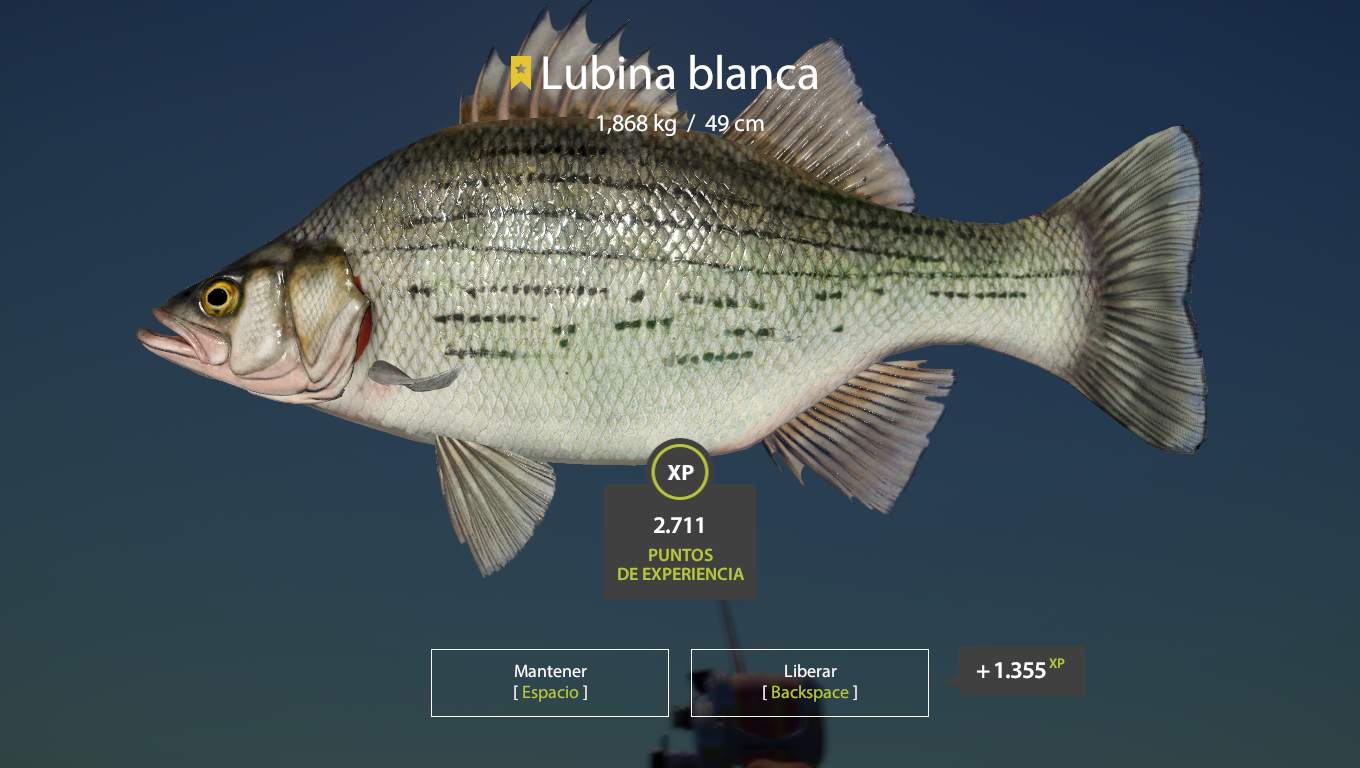Release the fish with Liberar button
The image size is (1360, 768).
coord(809,682)
